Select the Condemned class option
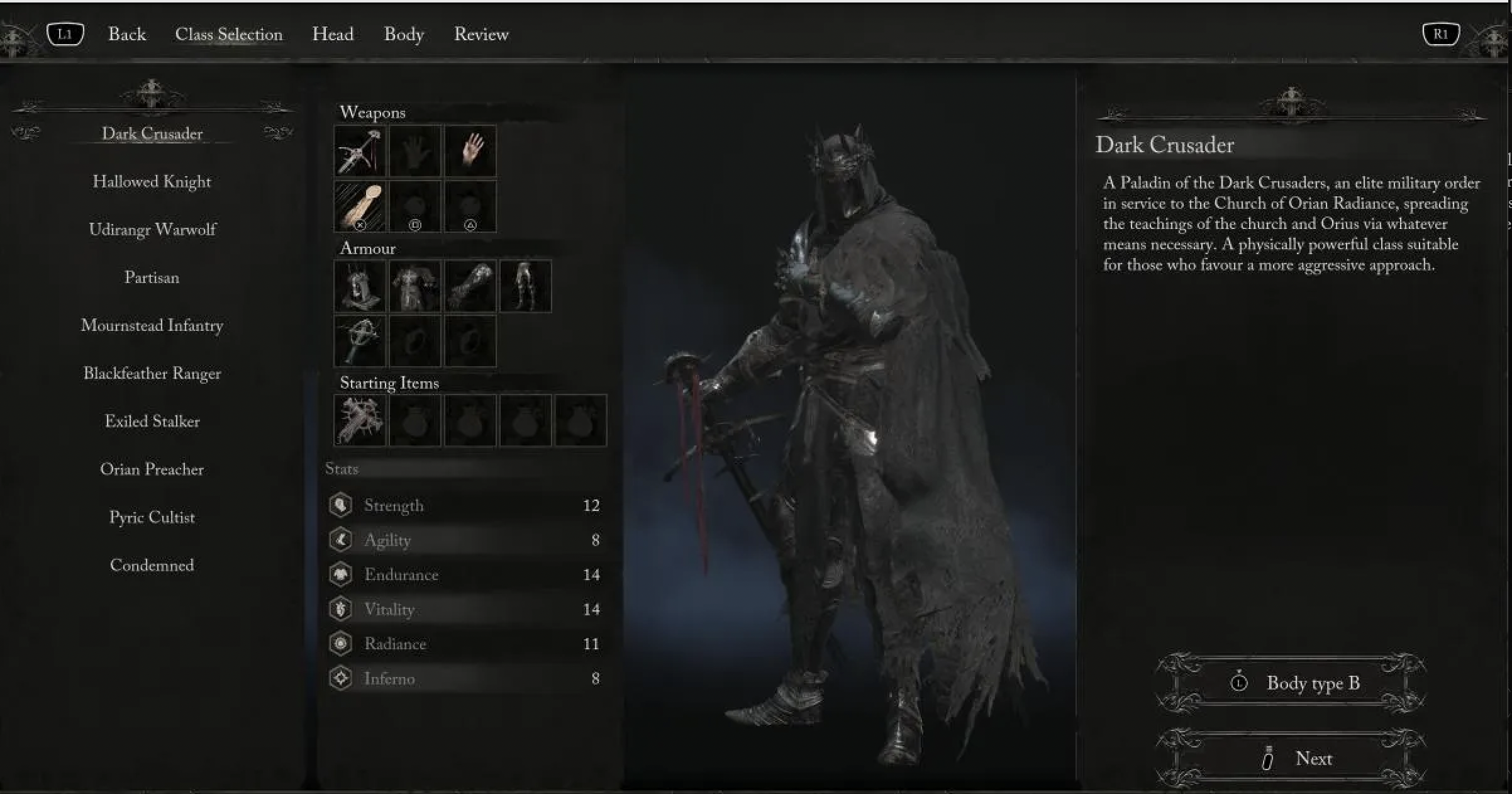 (152, 565)
